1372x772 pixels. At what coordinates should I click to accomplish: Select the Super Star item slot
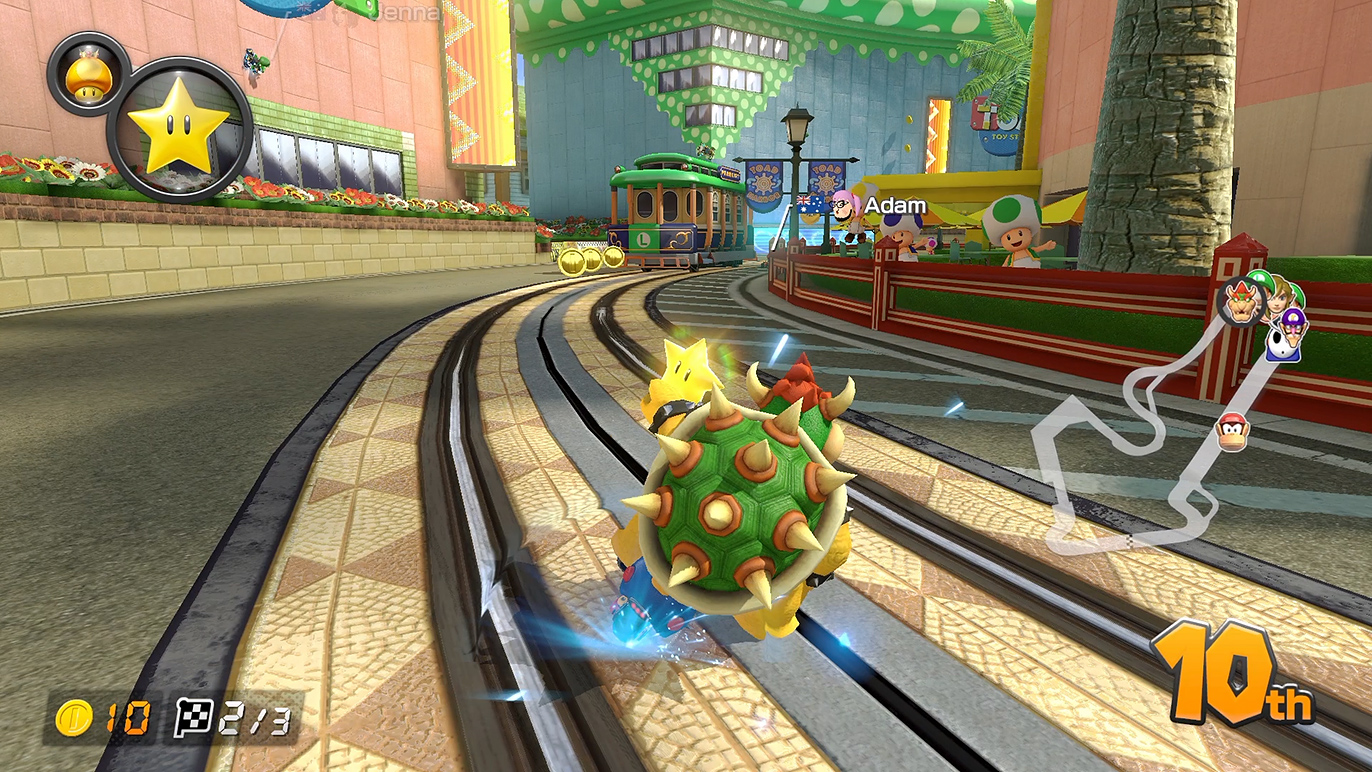click(179, 130)
